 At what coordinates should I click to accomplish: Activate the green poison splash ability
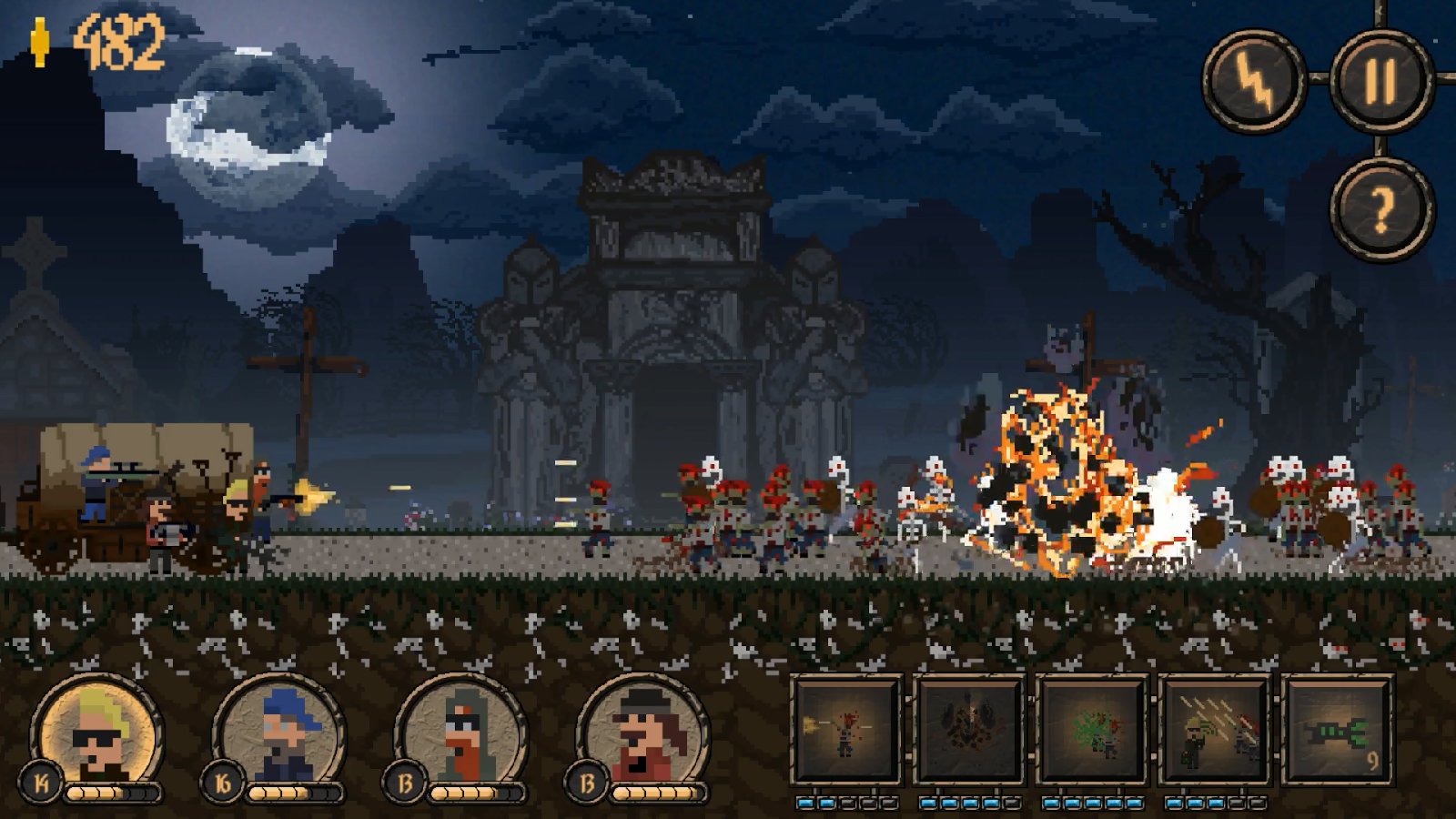tap(1092, 731)
